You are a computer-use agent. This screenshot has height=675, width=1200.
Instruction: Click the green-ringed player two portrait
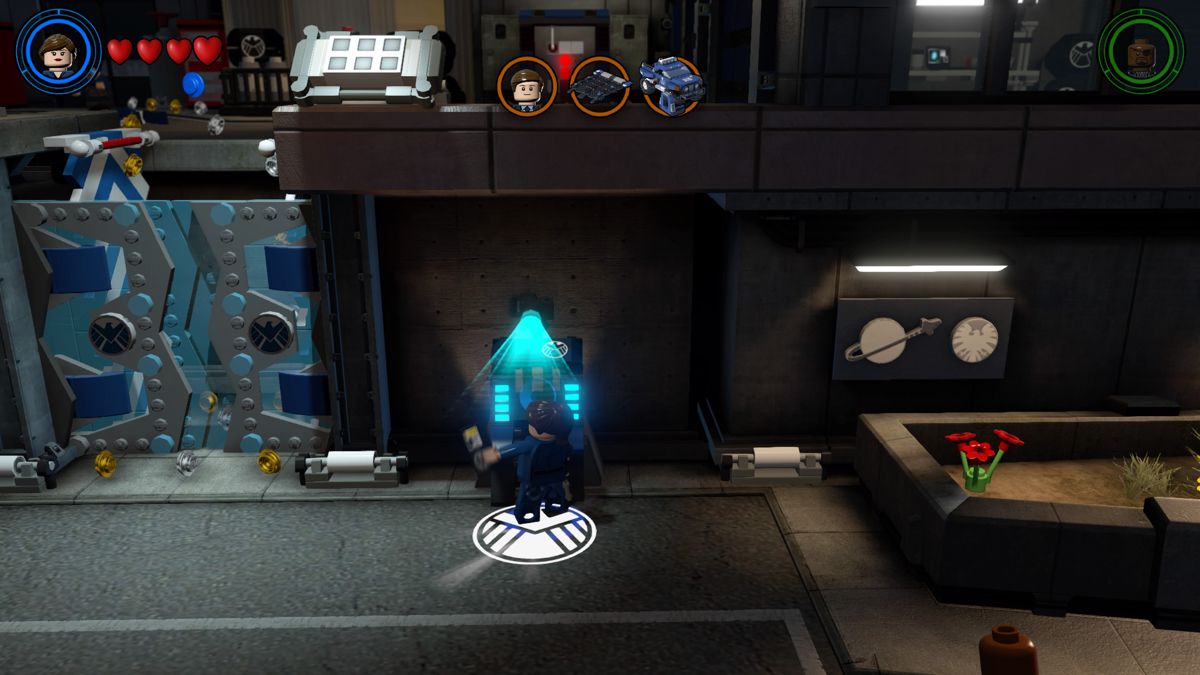click(1140, 51)
